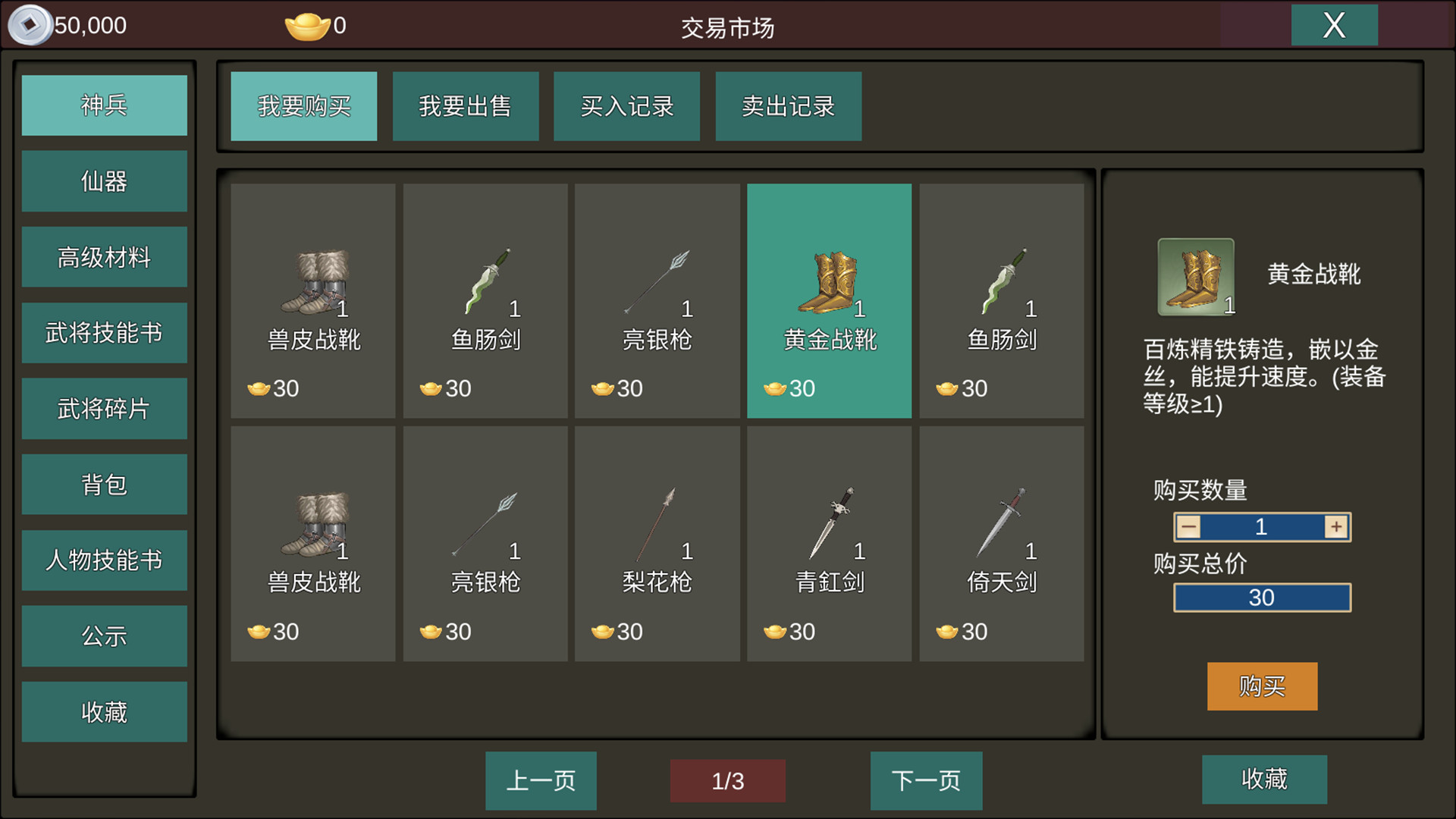Click the purchase quantity value field
The image size is (1456, 819).
(x=1262, y=526)
